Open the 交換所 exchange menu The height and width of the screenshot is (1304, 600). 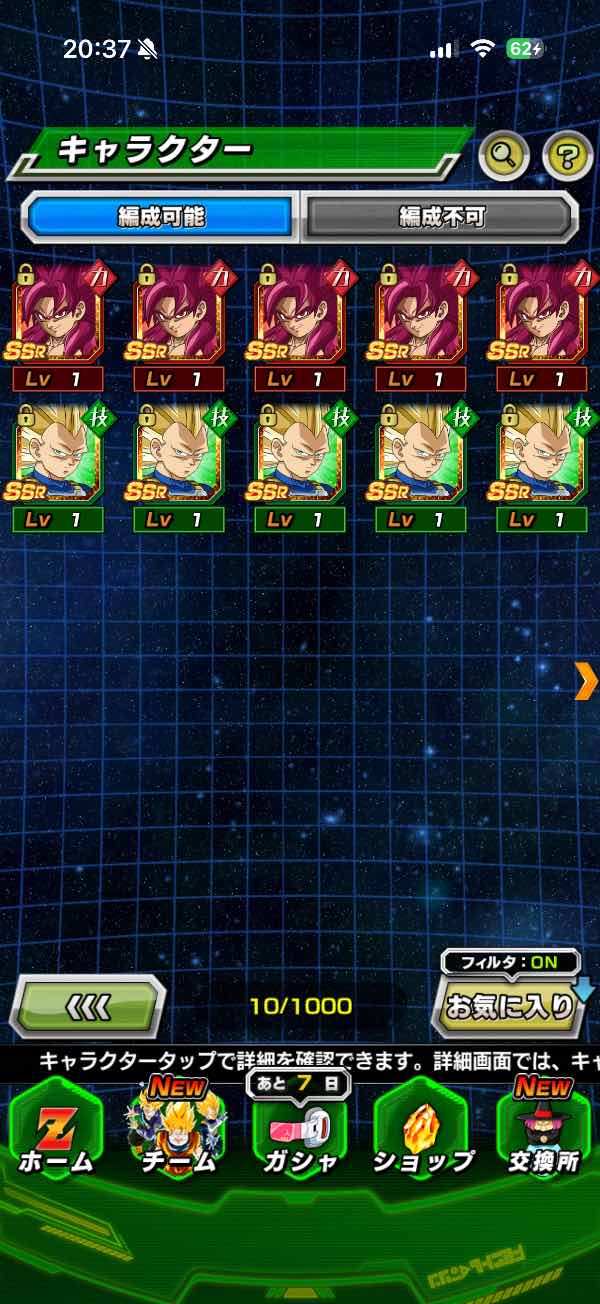[543, 1135]
